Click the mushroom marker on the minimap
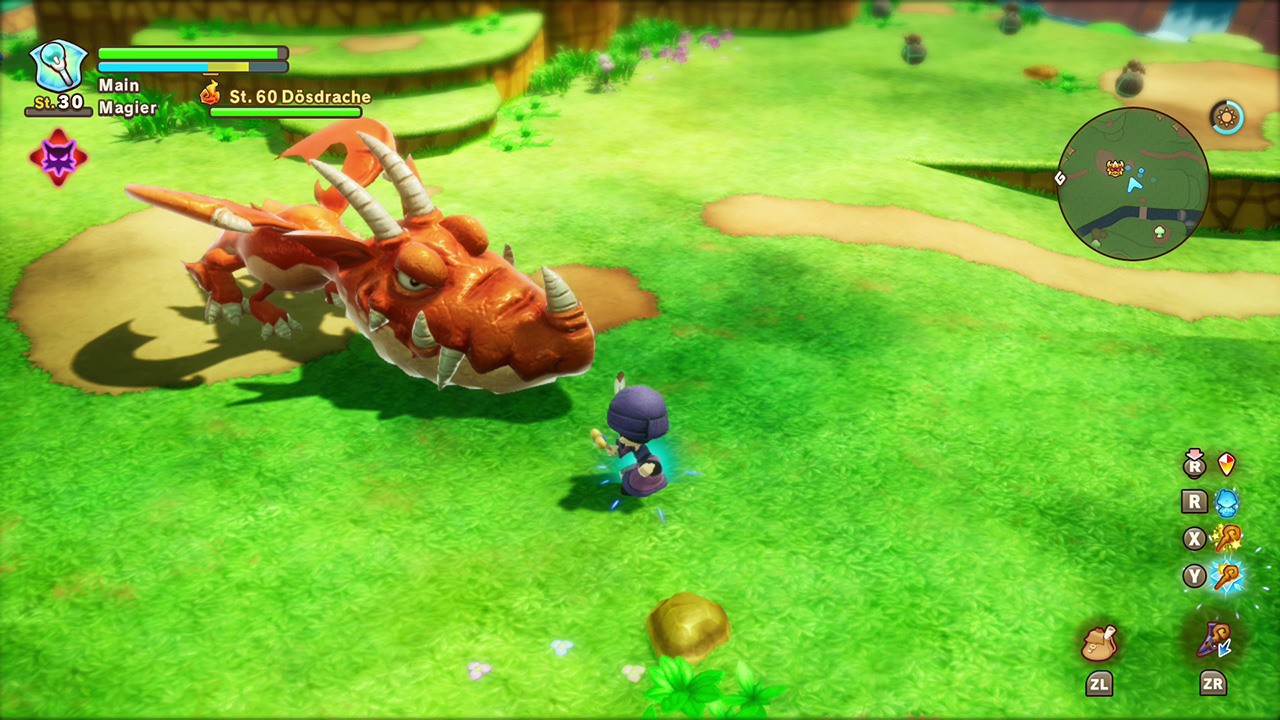This screenshot has width=1280, height=720. pyautogui.click(x=1159, y=233)
